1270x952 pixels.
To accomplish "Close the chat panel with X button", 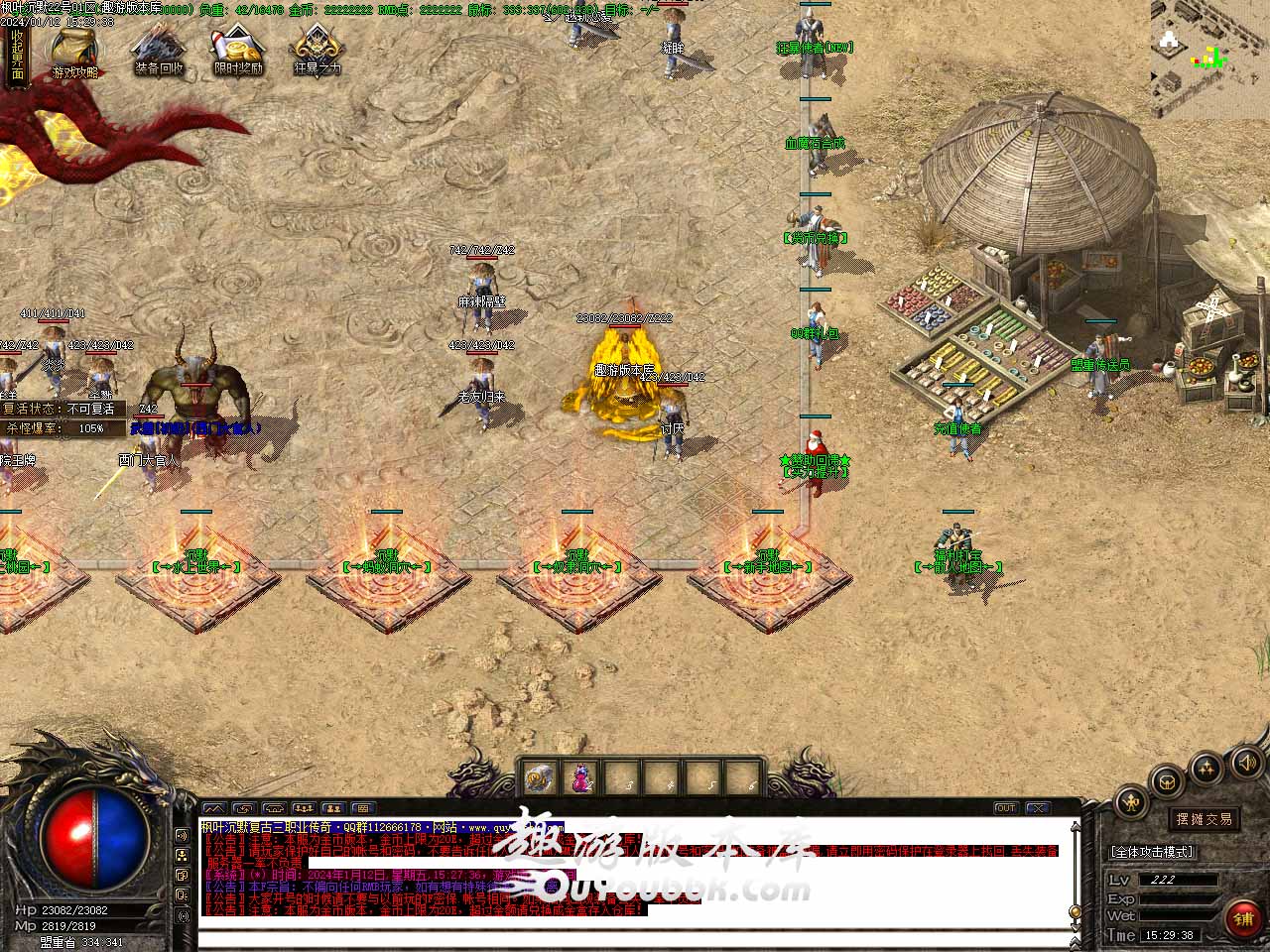I will point(1037,808).
